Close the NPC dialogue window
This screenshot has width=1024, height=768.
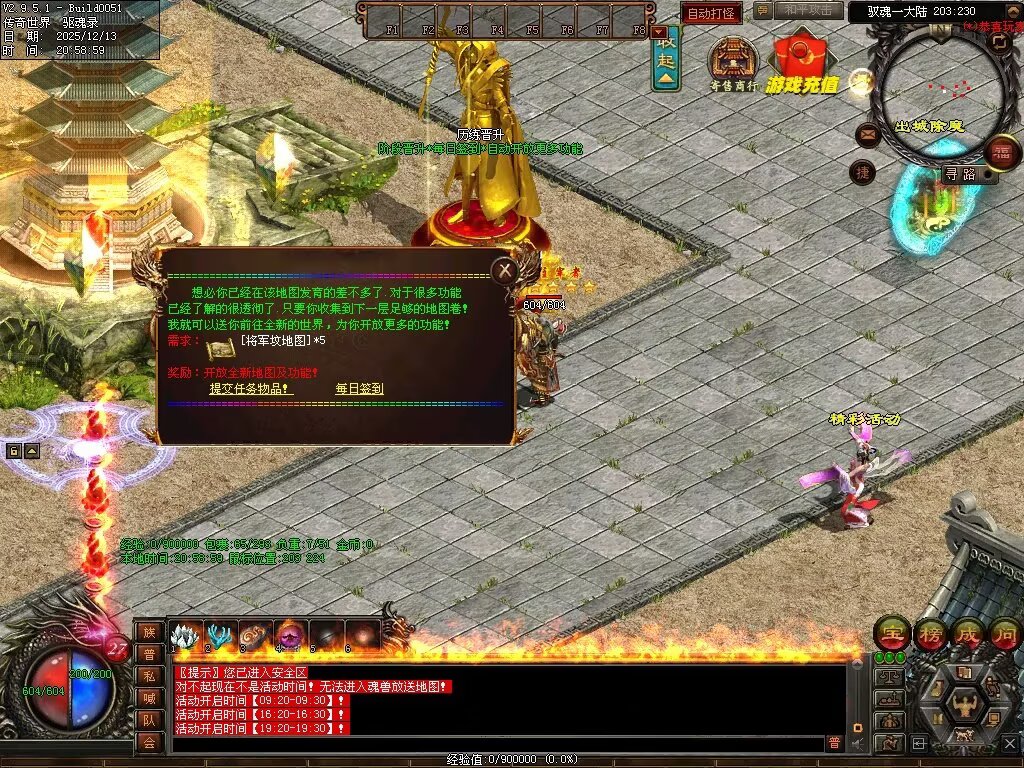(x=505, y=269)
